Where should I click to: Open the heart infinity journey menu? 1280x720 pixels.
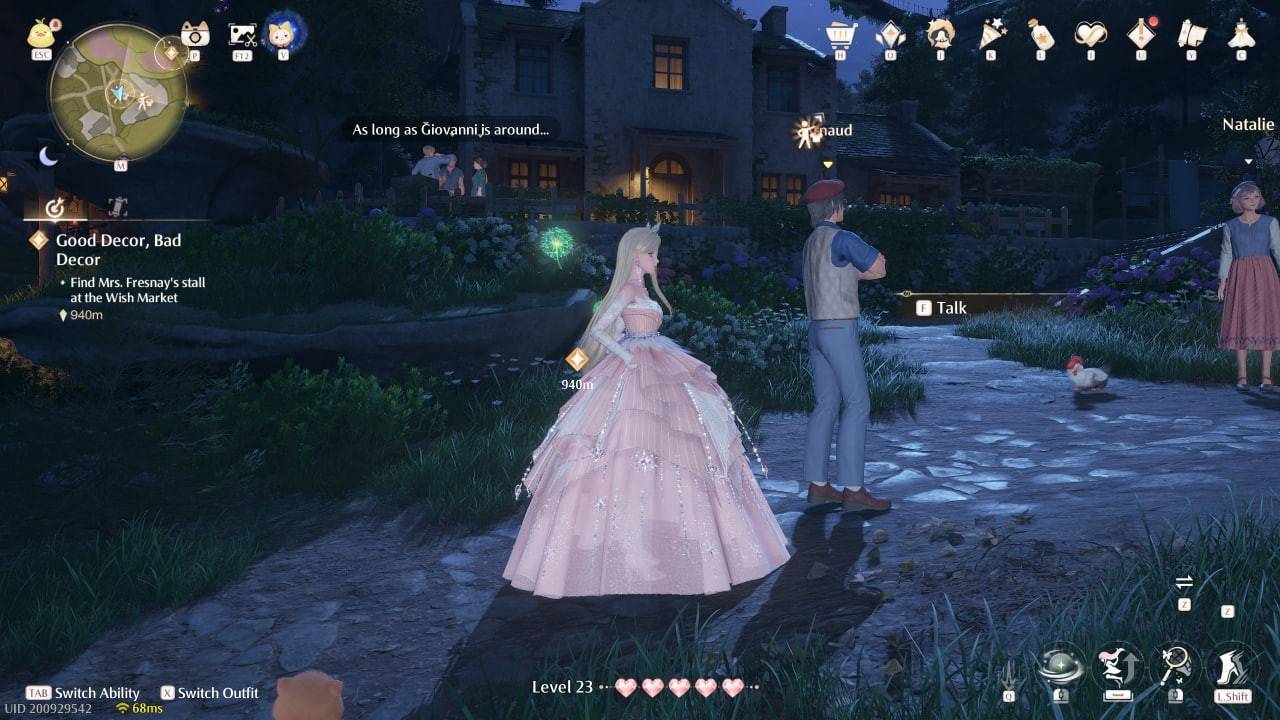point(1092,34)
